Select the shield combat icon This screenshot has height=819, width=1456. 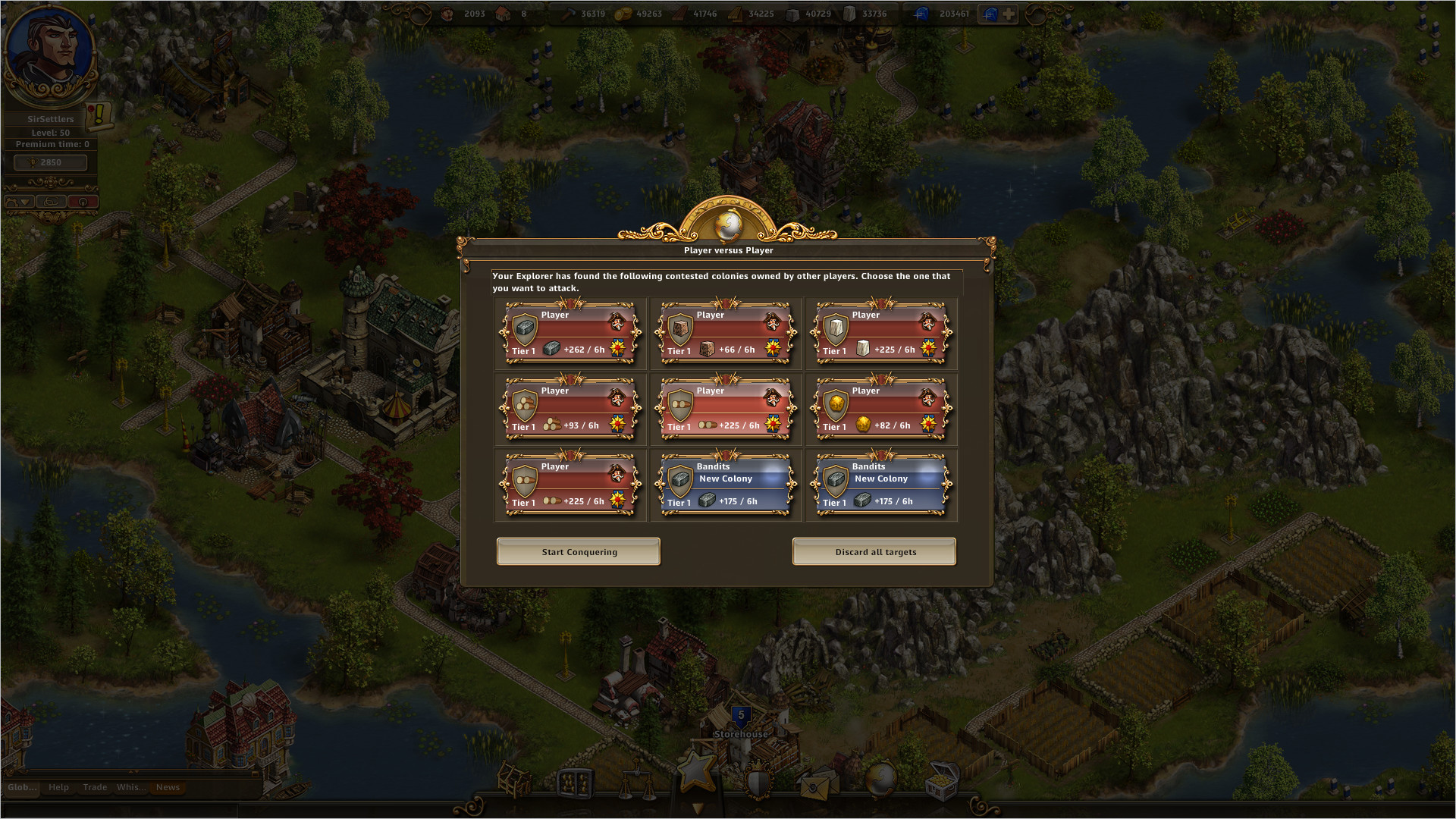(758, 780)
